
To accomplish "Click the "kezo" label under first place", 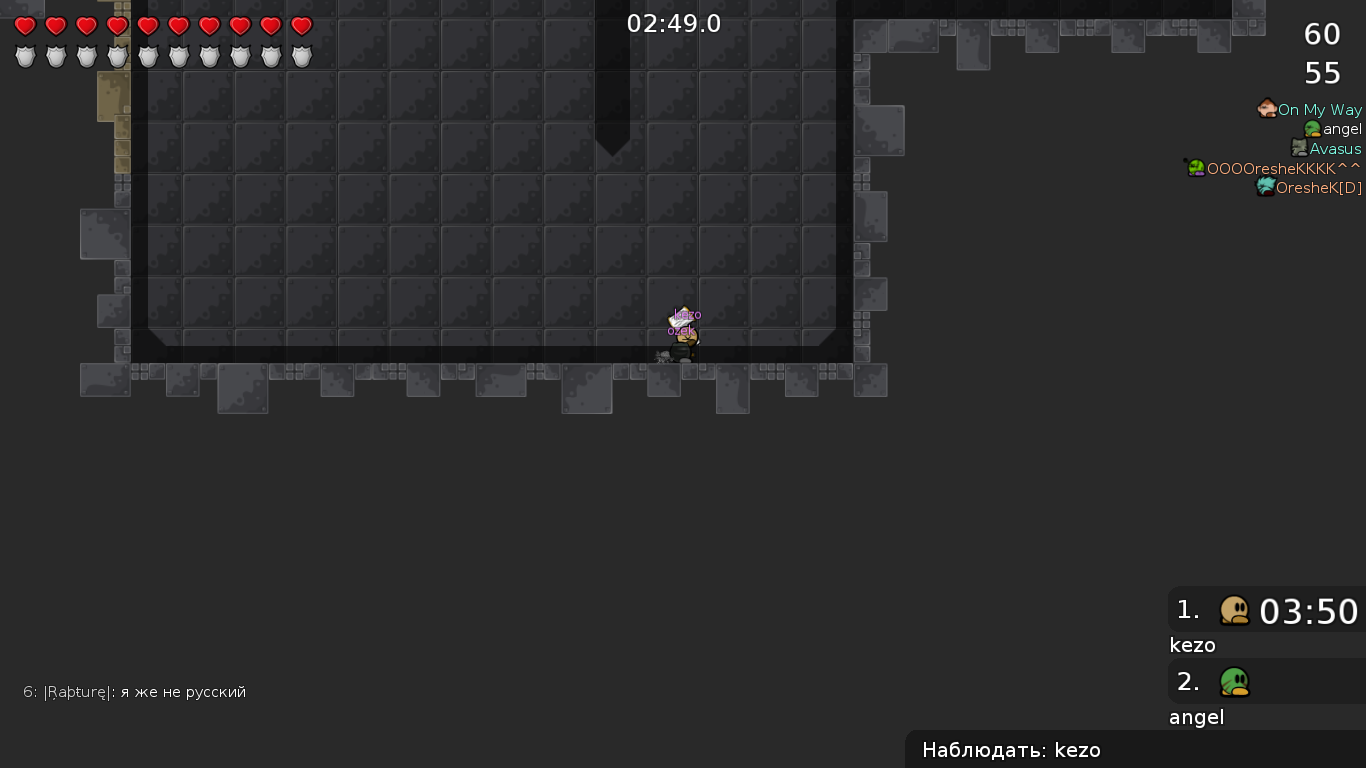I will (x=1190, y=645).
